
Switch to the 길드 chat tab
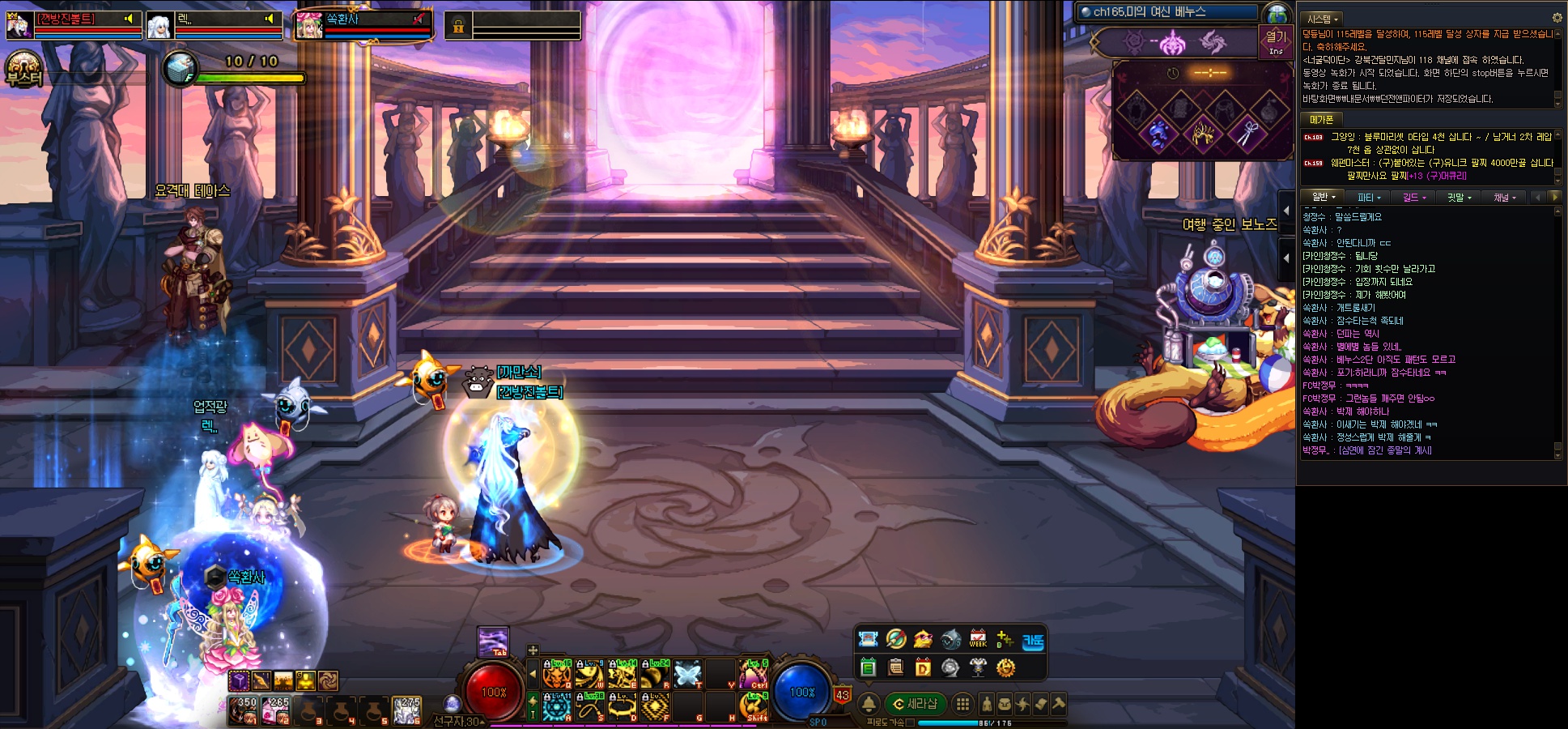point(1413,197)
